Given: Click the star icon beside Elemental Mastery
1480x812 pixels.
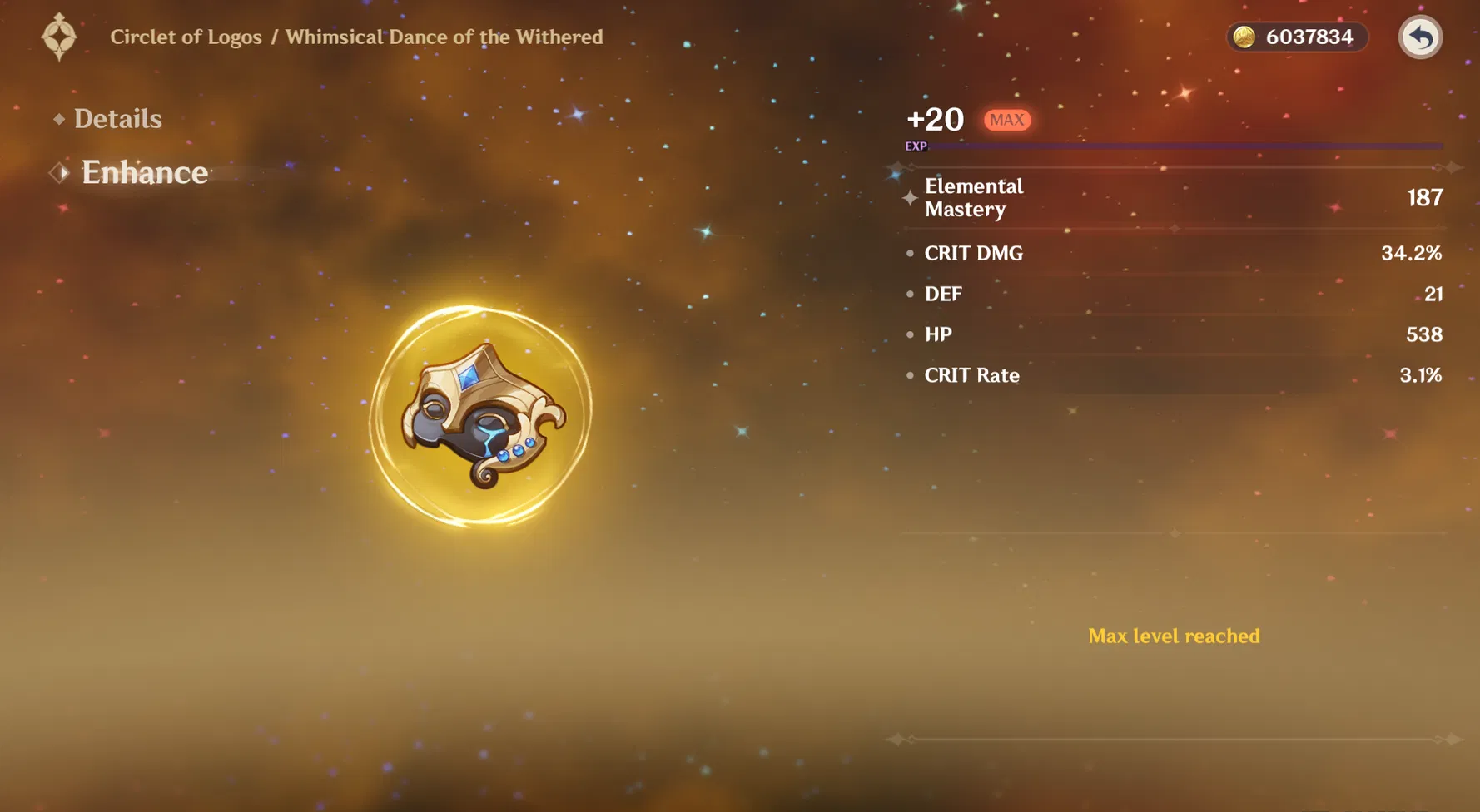Looking at the screenshot, I should pyautogui.click(x=910, y=198).
